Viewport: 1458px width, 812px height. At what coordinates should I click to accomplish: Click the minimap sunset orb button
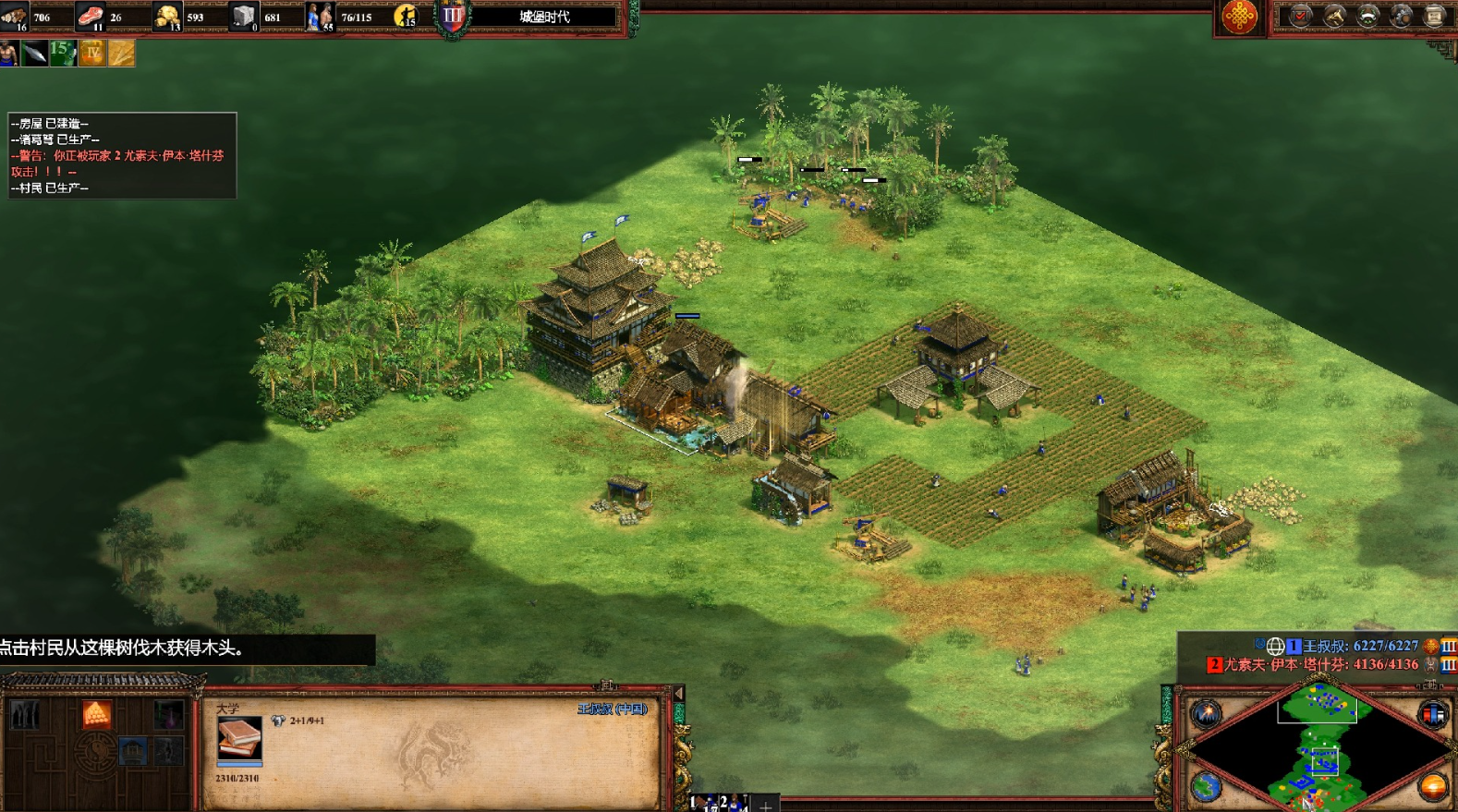click(1433, 786)
